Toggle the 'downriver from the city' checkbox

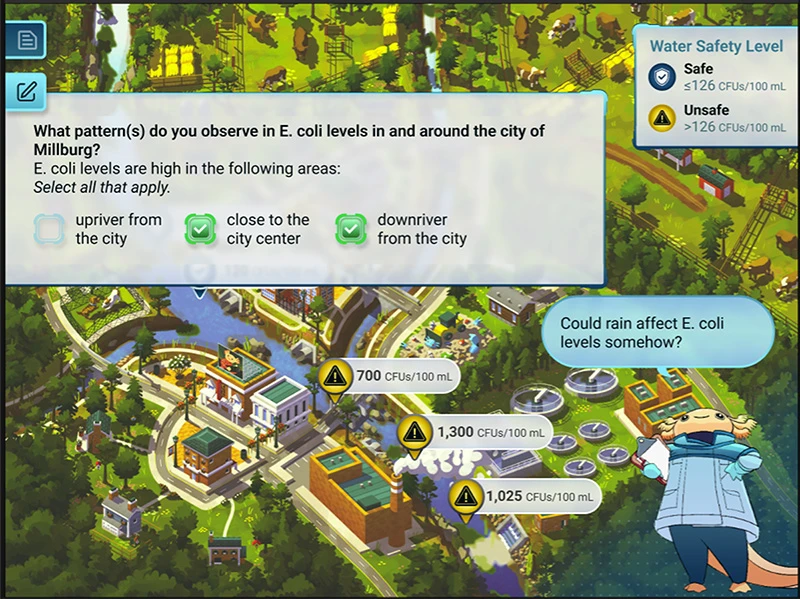(351, 230)
